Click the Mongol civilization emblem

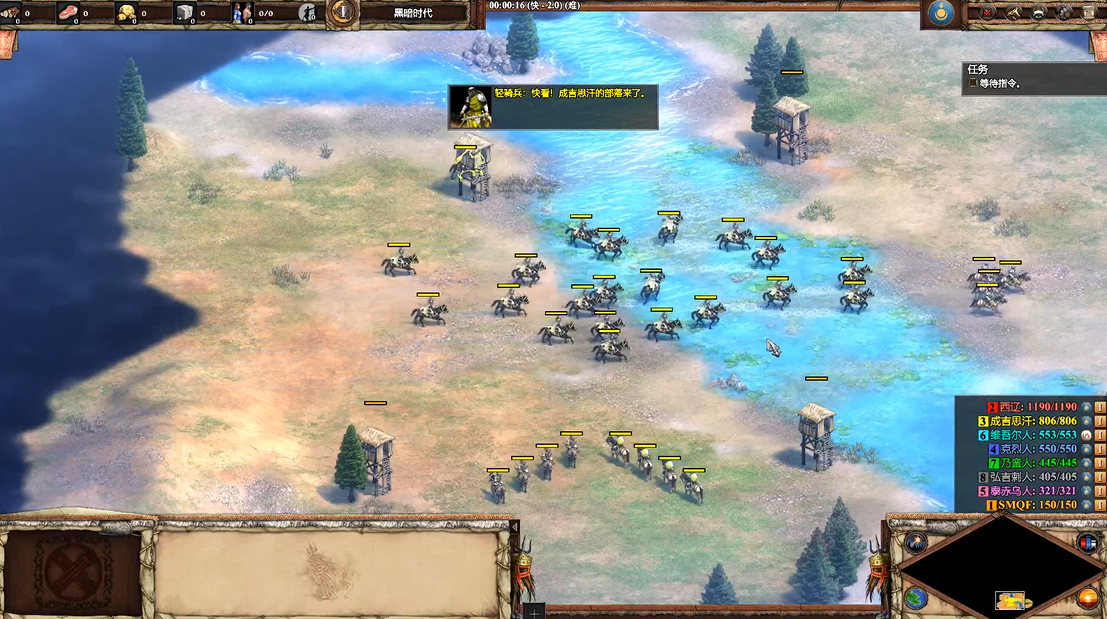pyautogui.click(x=938, y=13)
